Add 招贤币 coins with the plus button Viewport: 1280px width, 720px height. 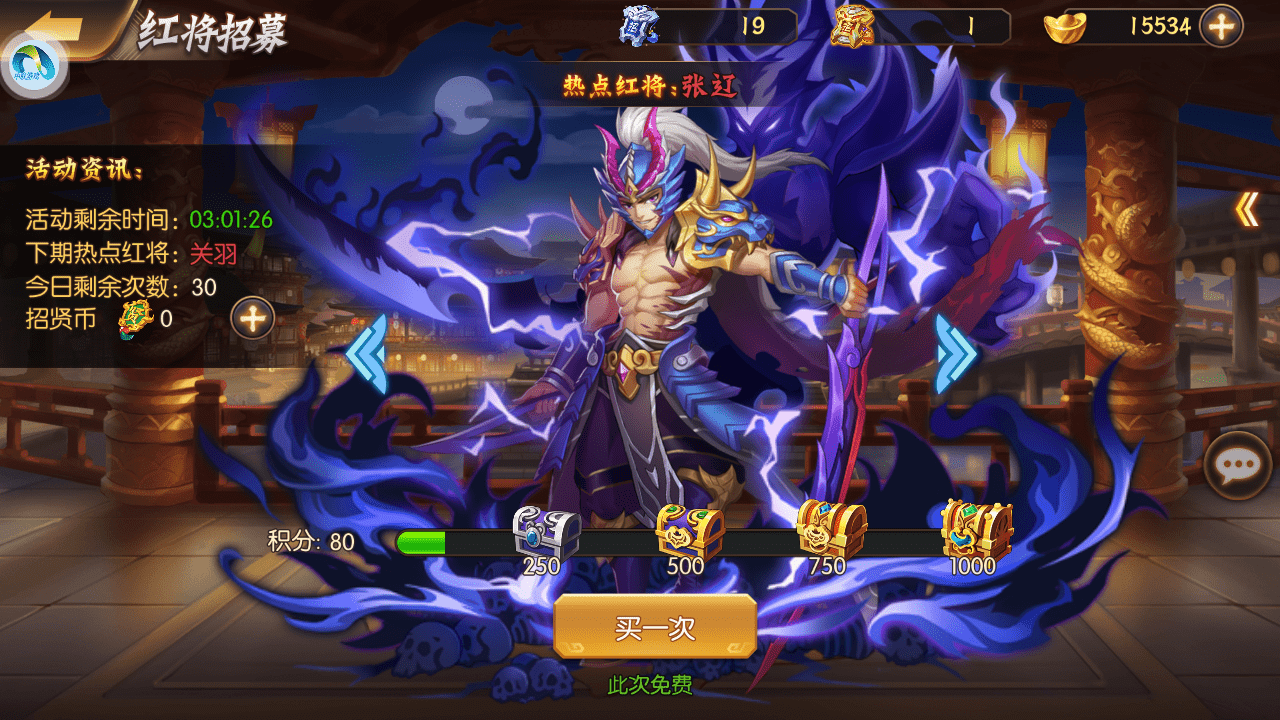pyautogui.click(x=253, y=319)
